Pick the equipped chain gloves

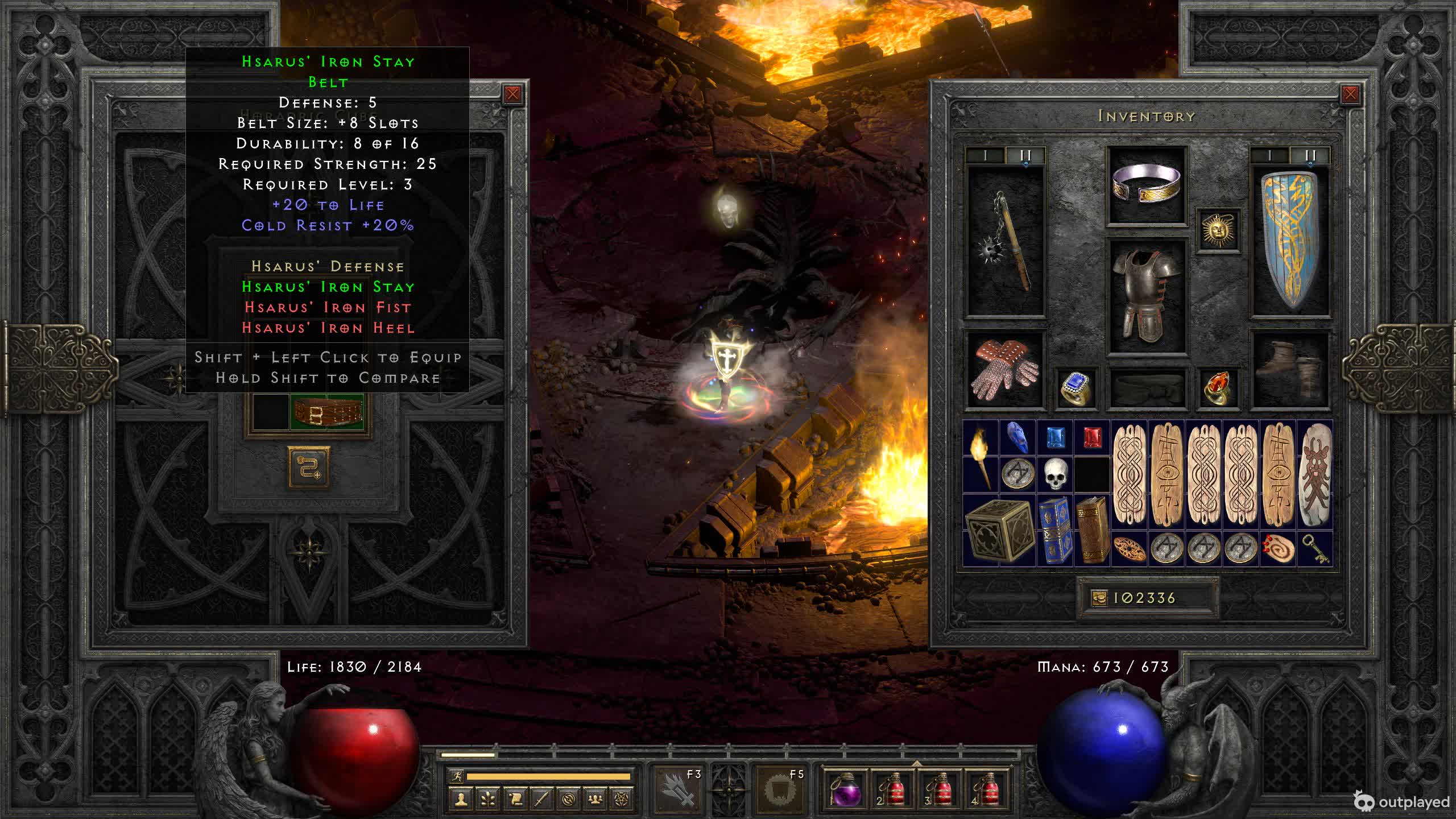(x=1006, y=370)
